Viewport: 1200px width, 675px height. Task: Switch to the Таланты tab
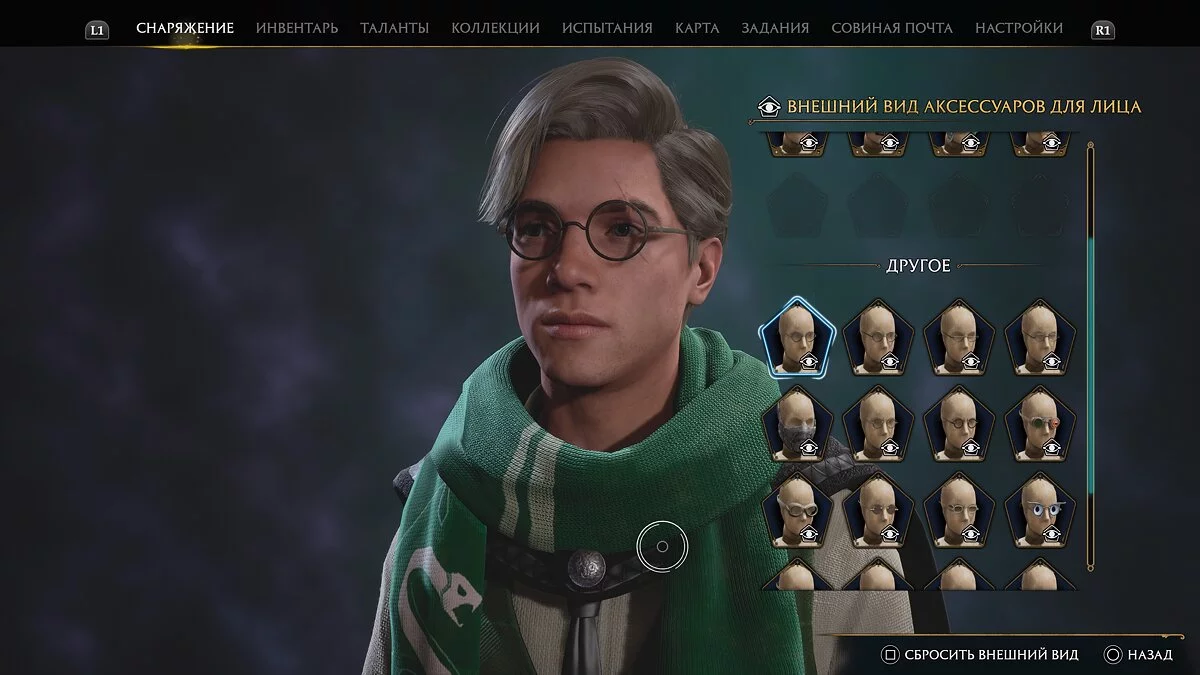coord(394,28)
